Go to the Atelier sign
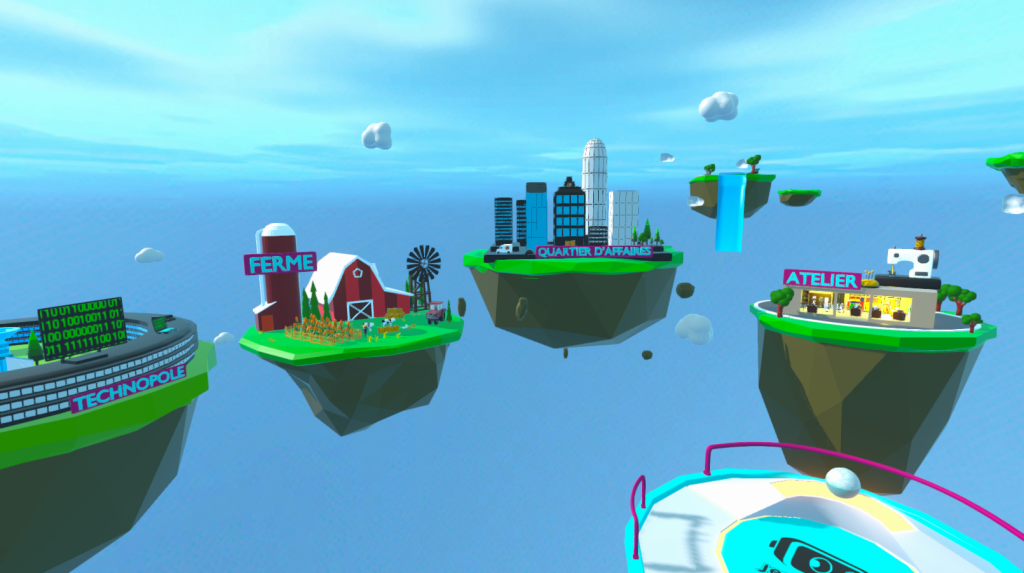The height and width of the screenshot is (573, 1024). pyautogui.click(x=822, y=279)
